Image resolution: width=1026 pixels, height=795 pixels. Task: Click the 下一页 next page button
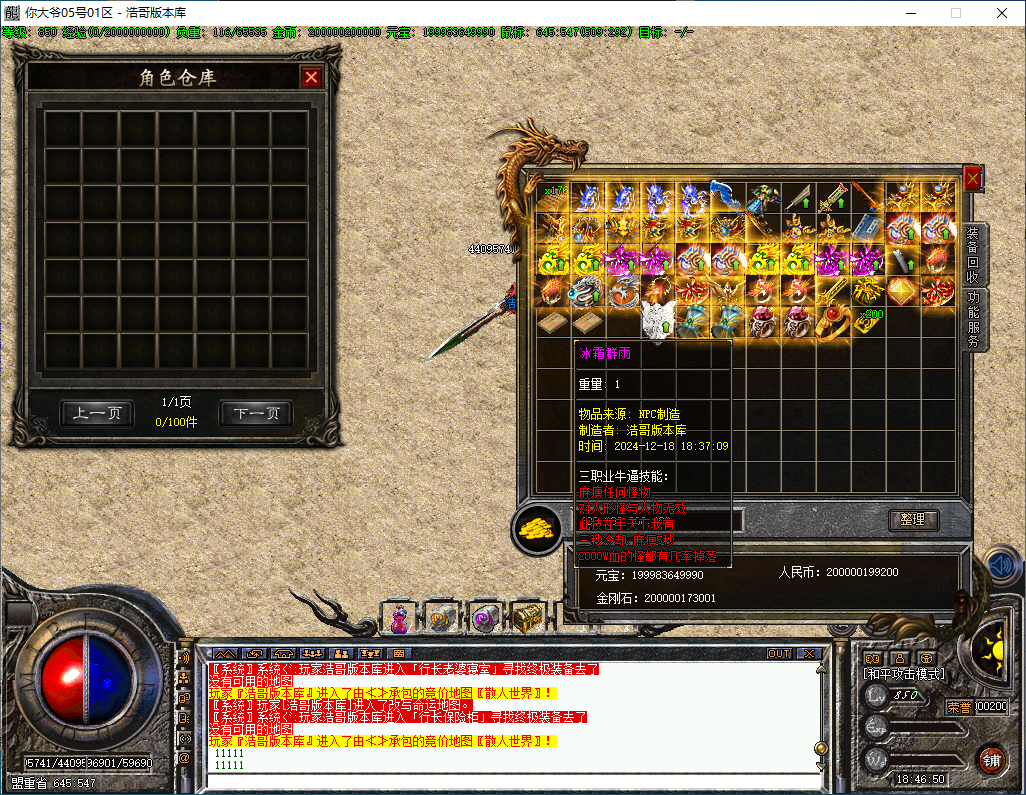(256, 413)
